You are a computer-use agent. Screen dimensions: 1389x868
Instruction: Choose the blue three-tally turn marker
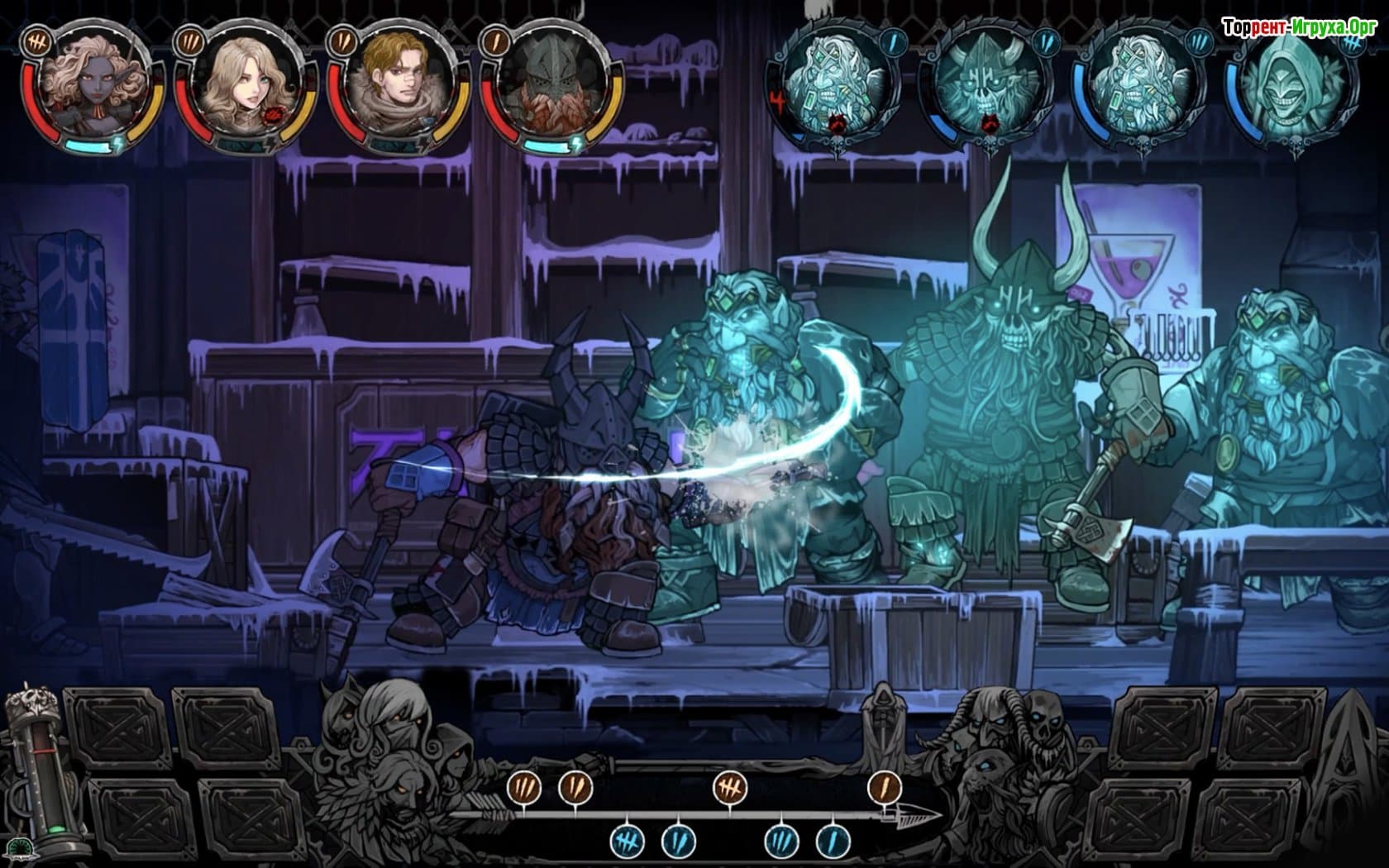780,842
